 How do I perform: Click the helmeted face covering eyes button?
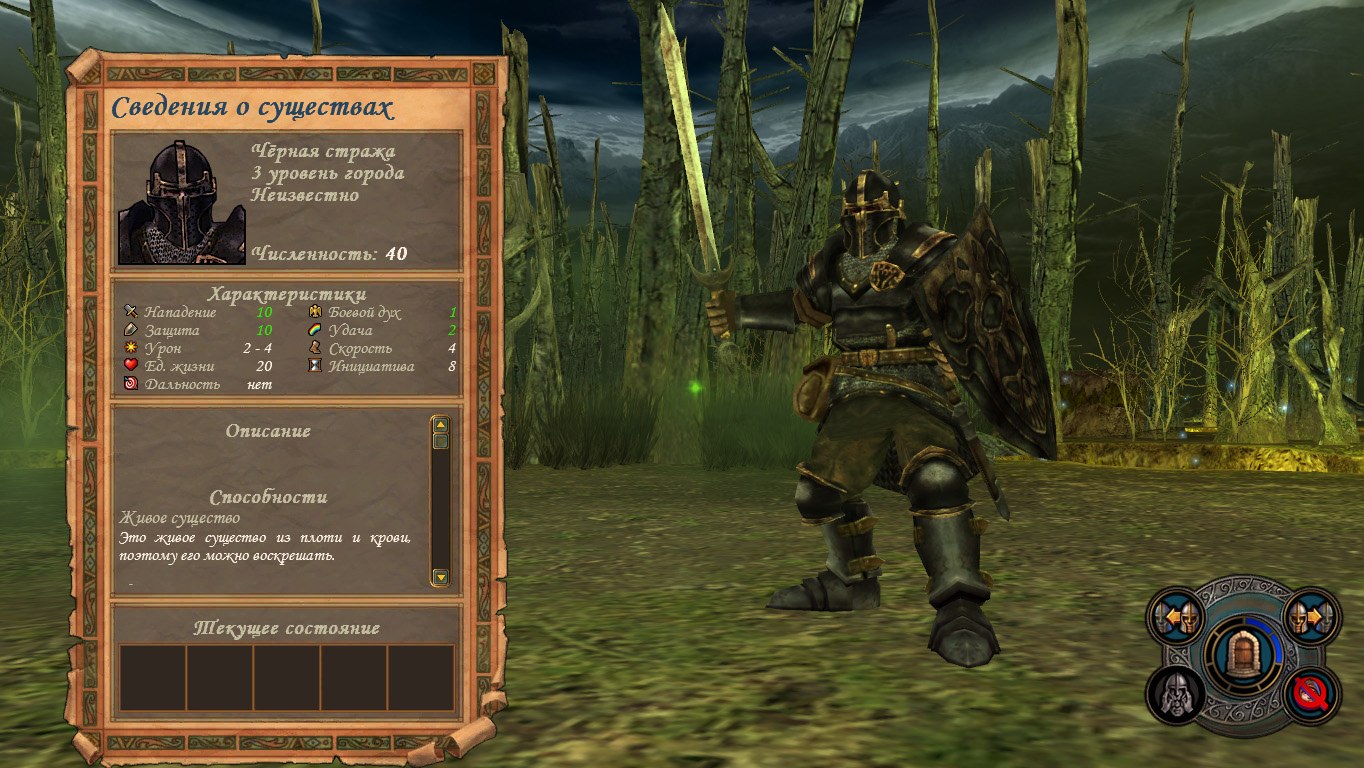pyautogui.click(x=1176, y=693)
